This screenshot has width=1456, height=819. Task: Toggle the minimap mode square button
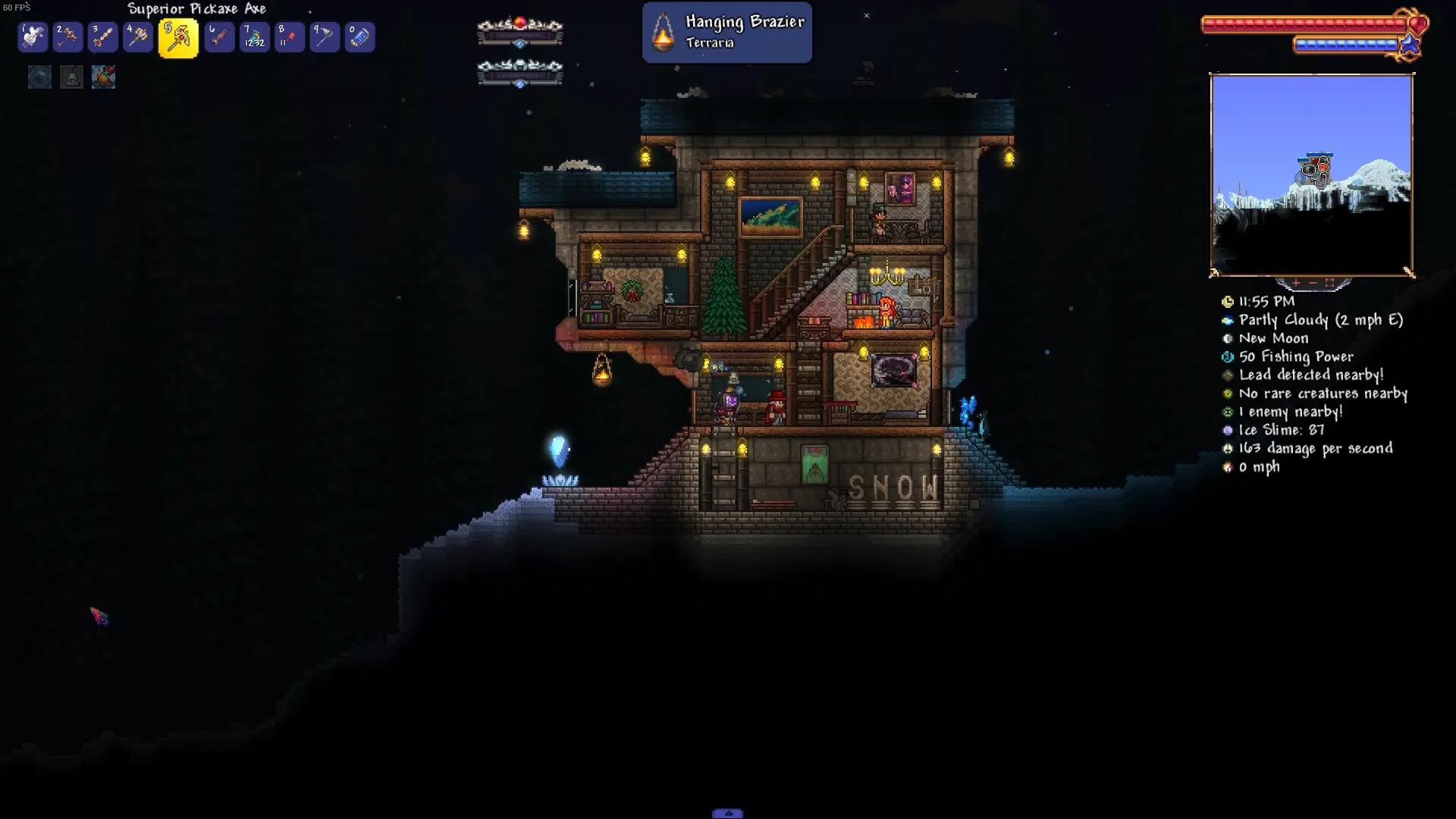coord(1329,283)
